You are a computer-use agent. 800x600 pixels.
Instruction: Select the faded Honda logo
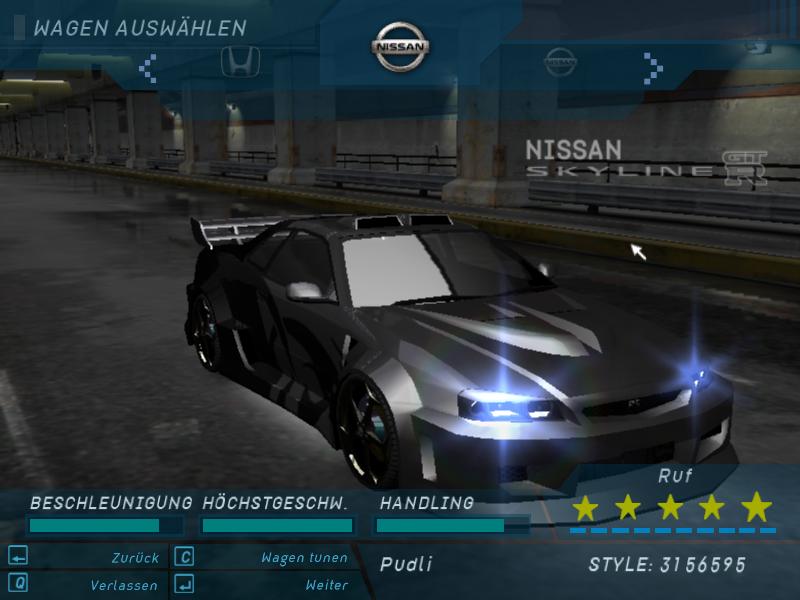point(234,60)
